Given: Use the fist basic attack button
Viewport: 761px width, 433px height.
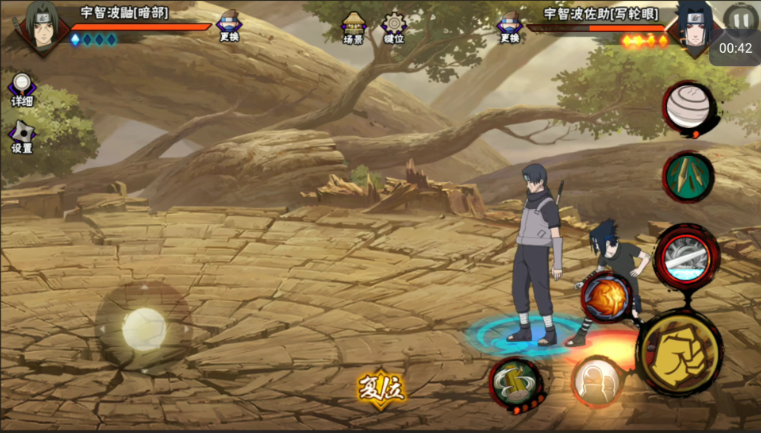Looking at the screenshot, I should click(x=679, y=353).
